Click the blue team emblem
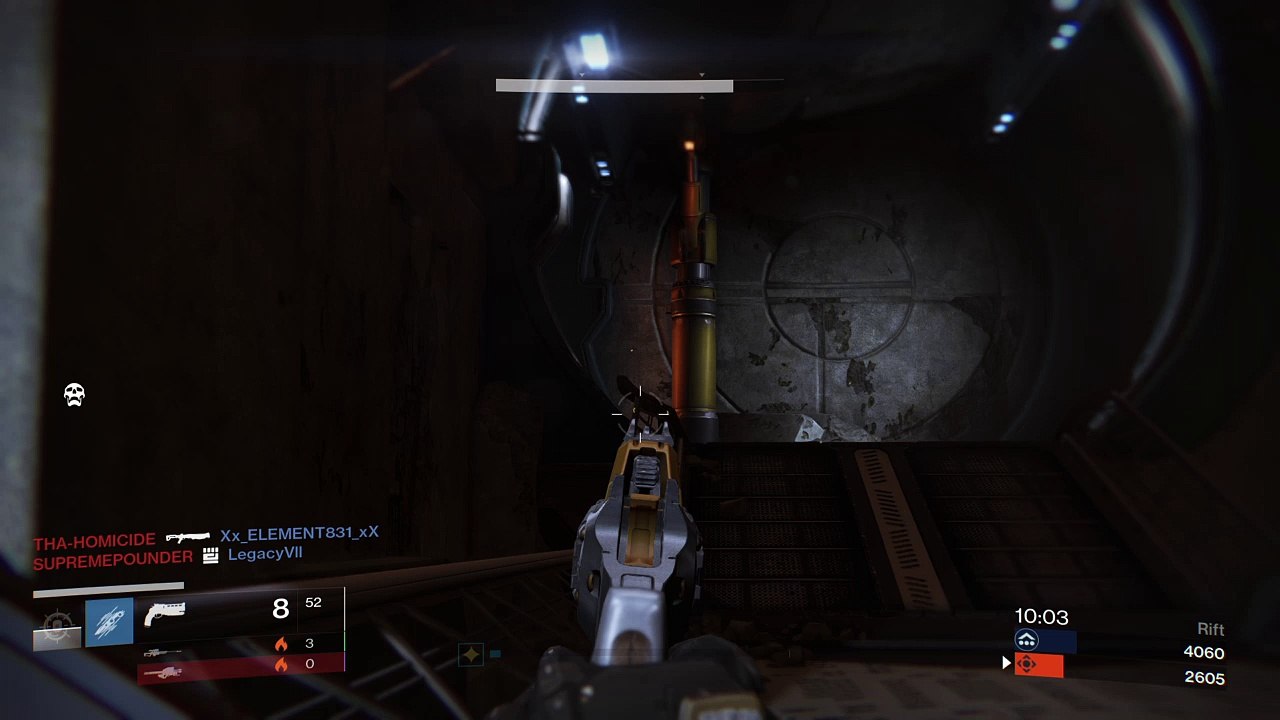The height and width of the screenshot is (720, 1280). pos(1026,641)
